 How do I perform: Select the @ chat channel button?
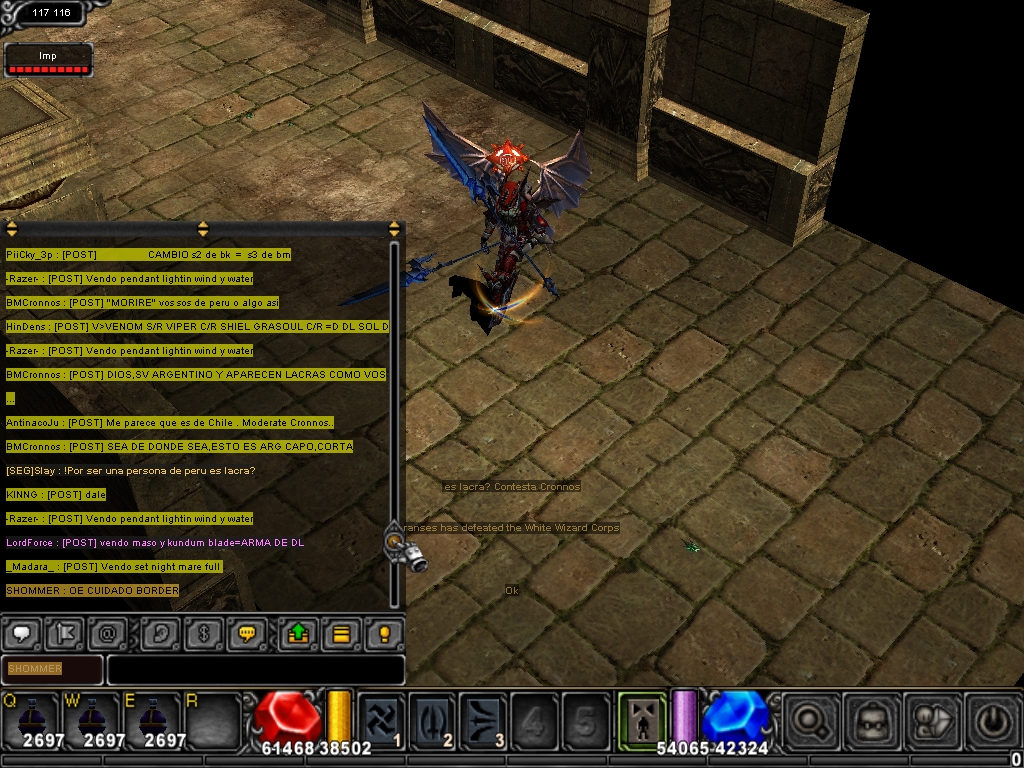[107, 633]
